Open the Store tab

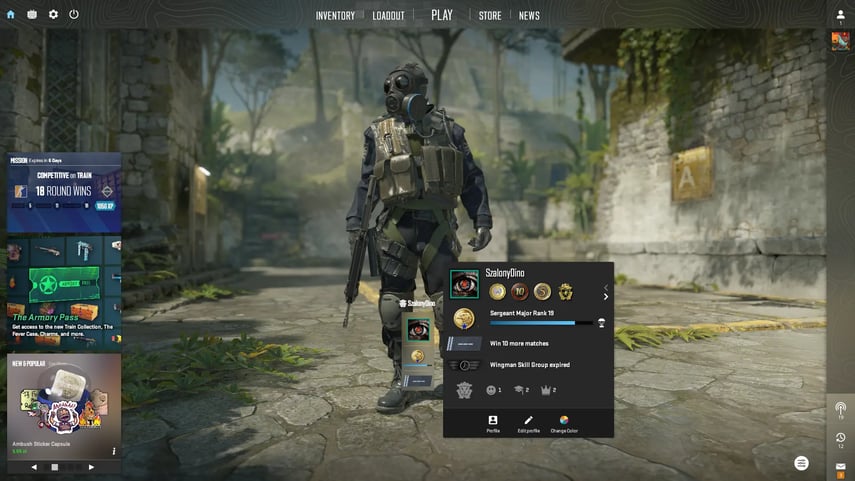tap(490, 16)
